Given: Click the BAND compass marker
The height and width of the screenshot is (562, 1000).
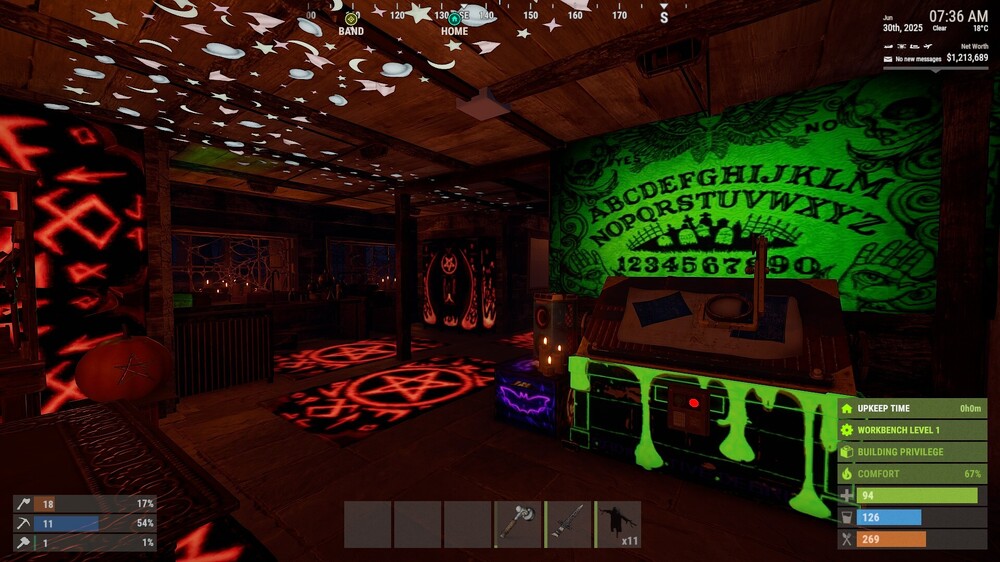Looking at the screenshot, I should click(351, 19).
